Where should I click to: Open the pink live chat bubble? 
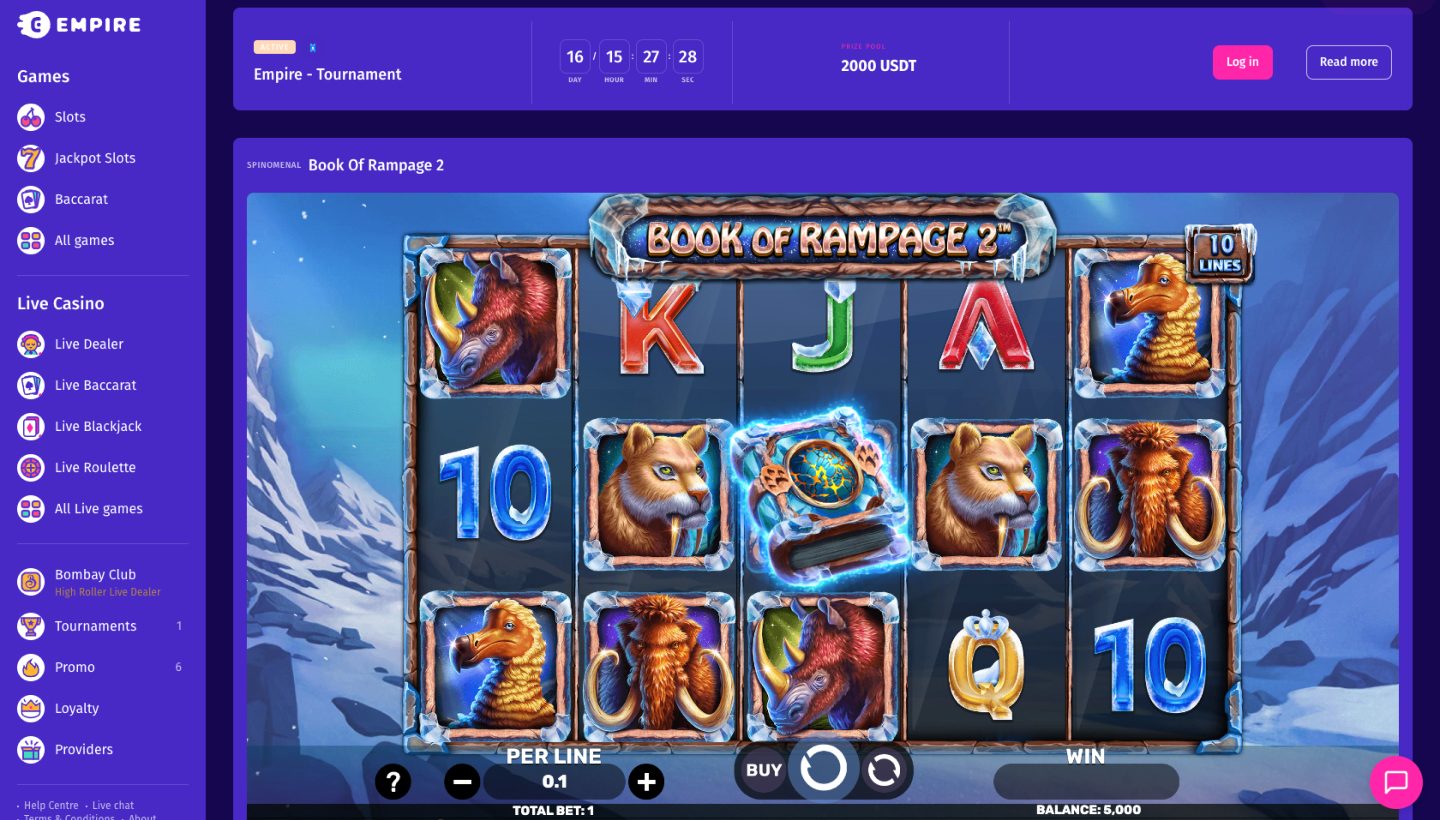coord(1396,782)
